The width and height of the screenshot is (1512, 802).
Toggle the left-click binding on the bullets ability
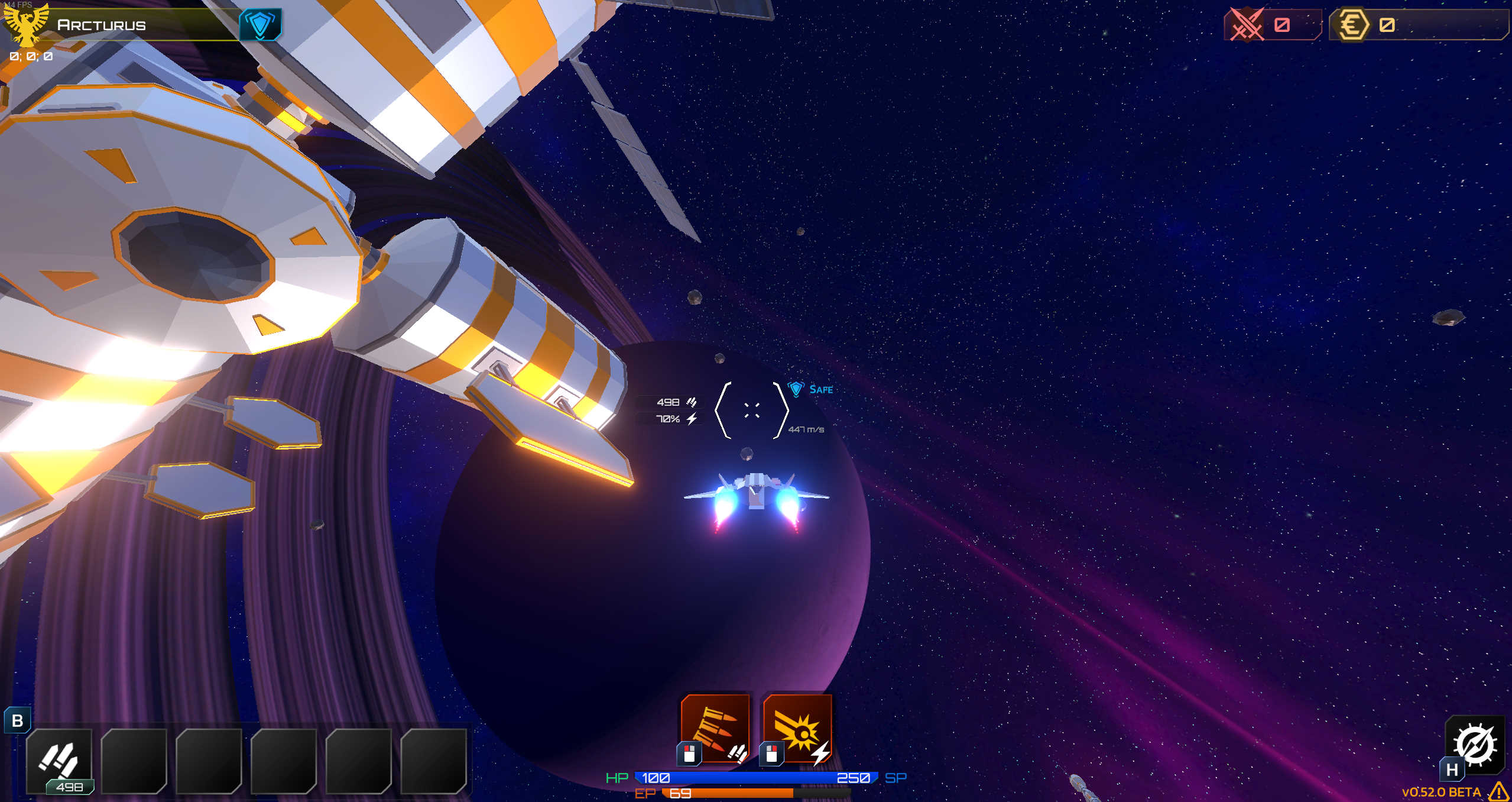pos(689,754)
